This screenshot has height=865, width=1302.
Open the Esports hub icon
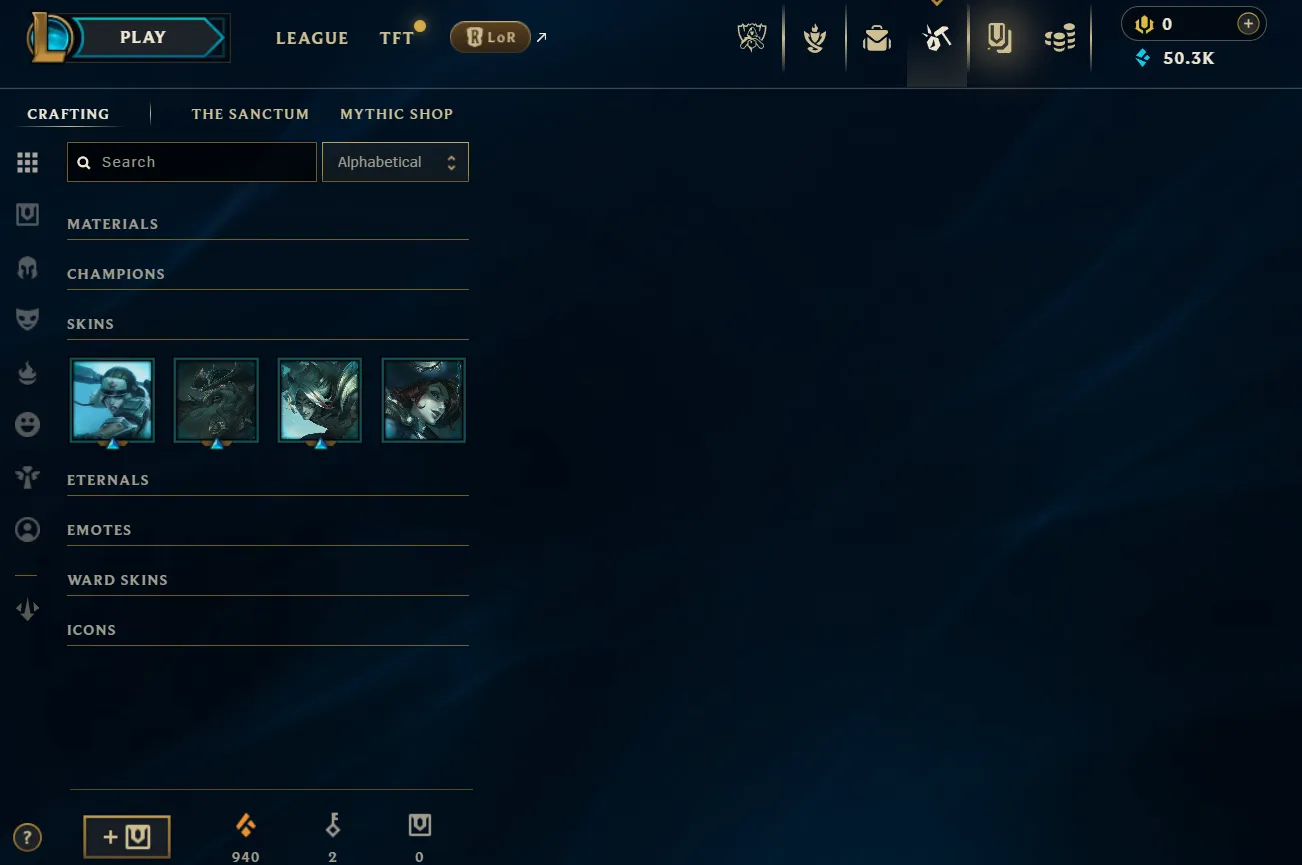pyautogui.click(x=751, y=38)
